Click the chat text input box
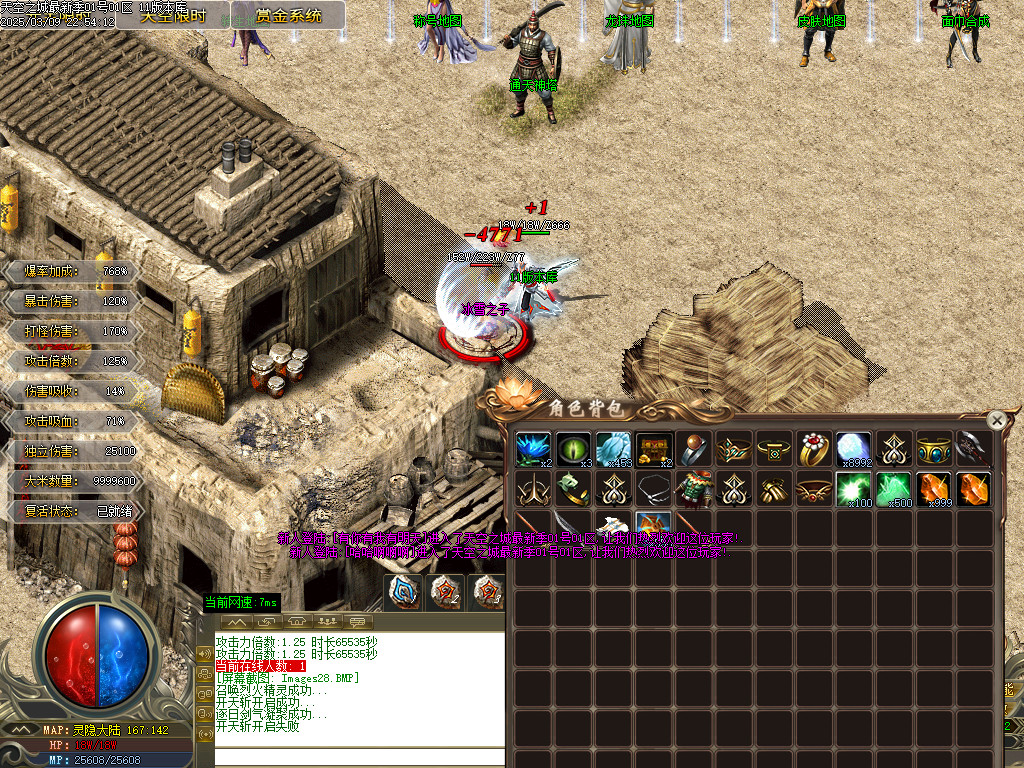The image size is (1024, 768). (359, 756)
